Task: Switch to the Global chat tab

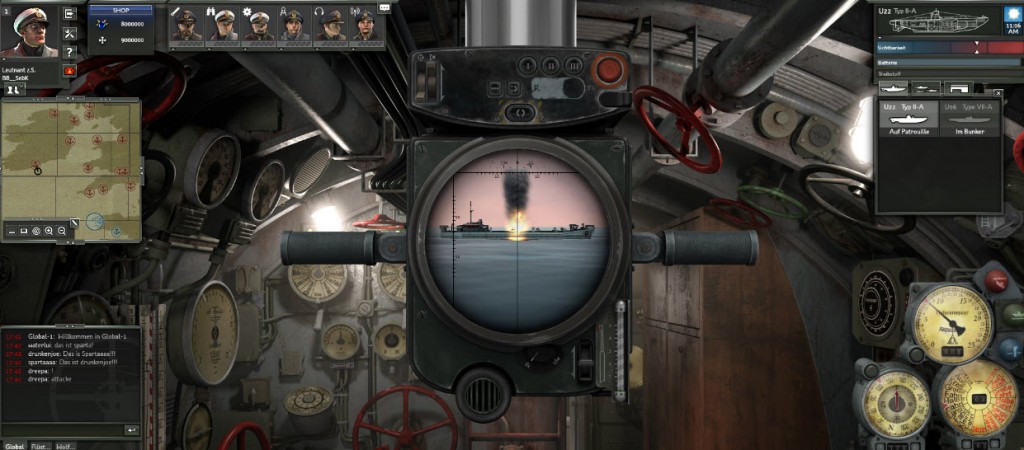Action: [x=14, y=445]
